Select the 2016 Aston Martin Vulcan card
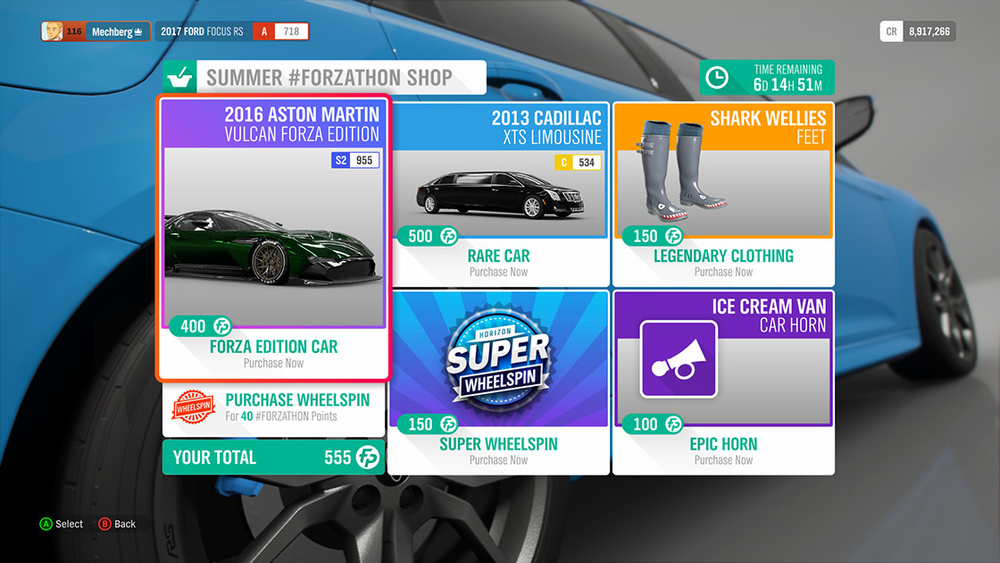The image size is (1000, 563). tap(273, 238)
